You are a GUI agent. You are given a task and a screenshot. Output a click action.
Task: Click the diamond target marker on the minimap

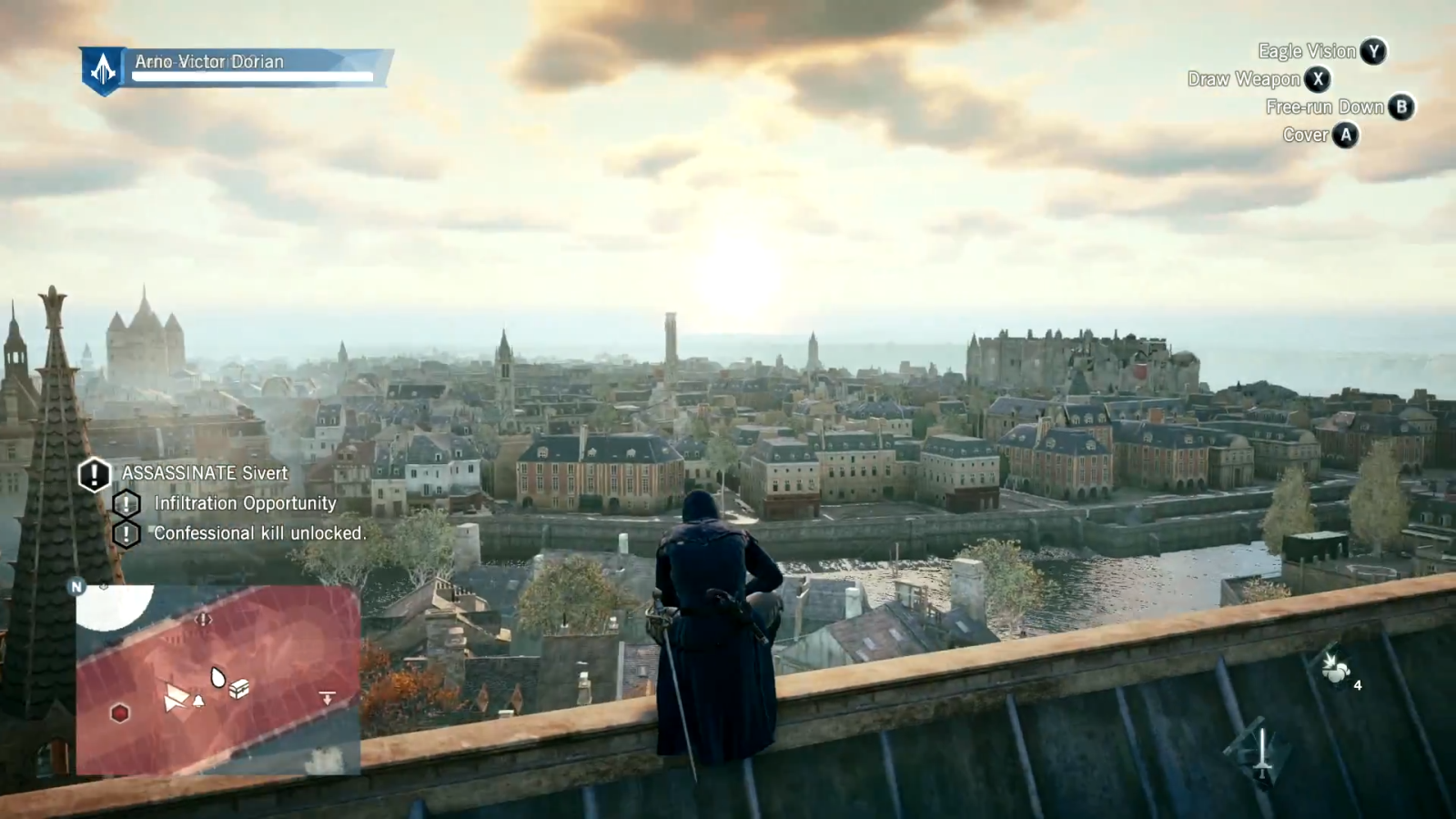click(203, 620)
